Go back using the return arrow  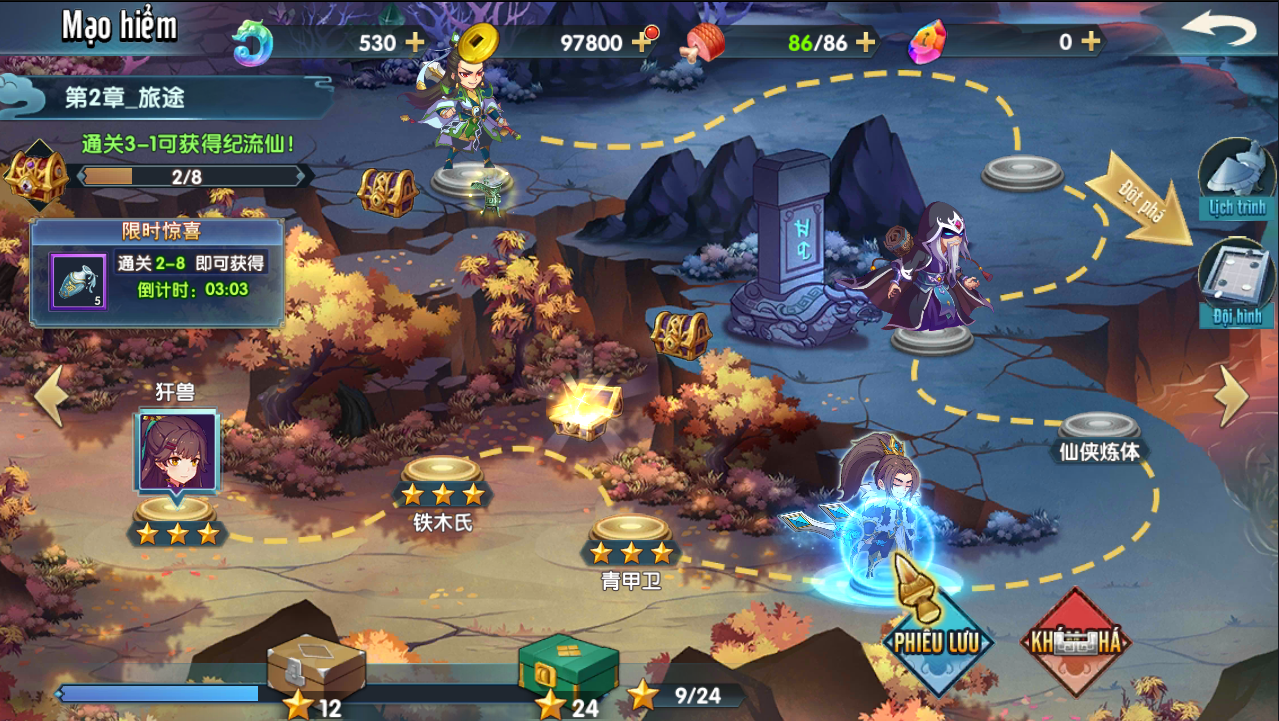click(1218, 30)
